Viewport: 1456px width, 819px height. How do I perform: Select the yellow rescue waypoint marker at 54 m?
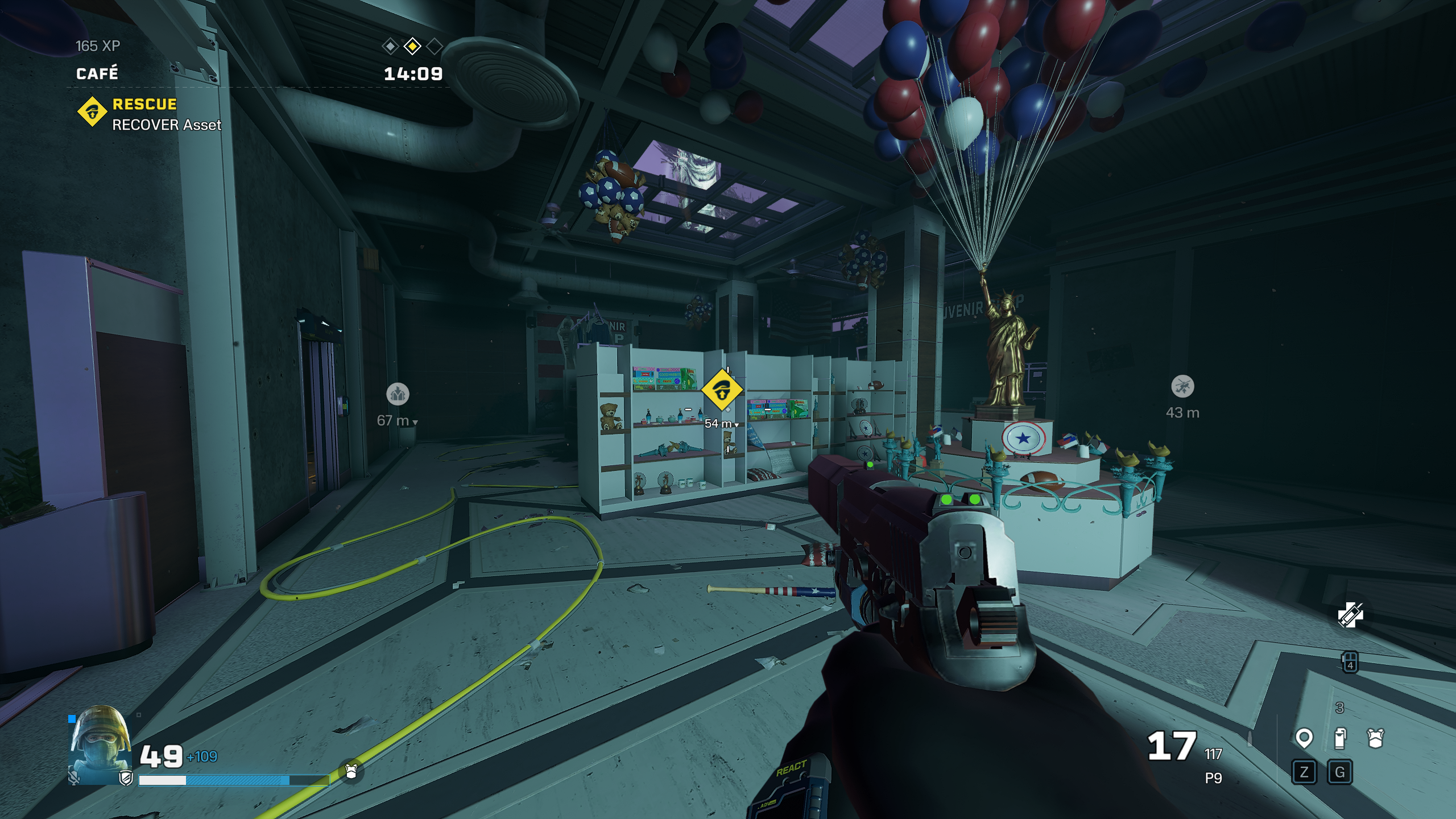click(x=722, y=391)
